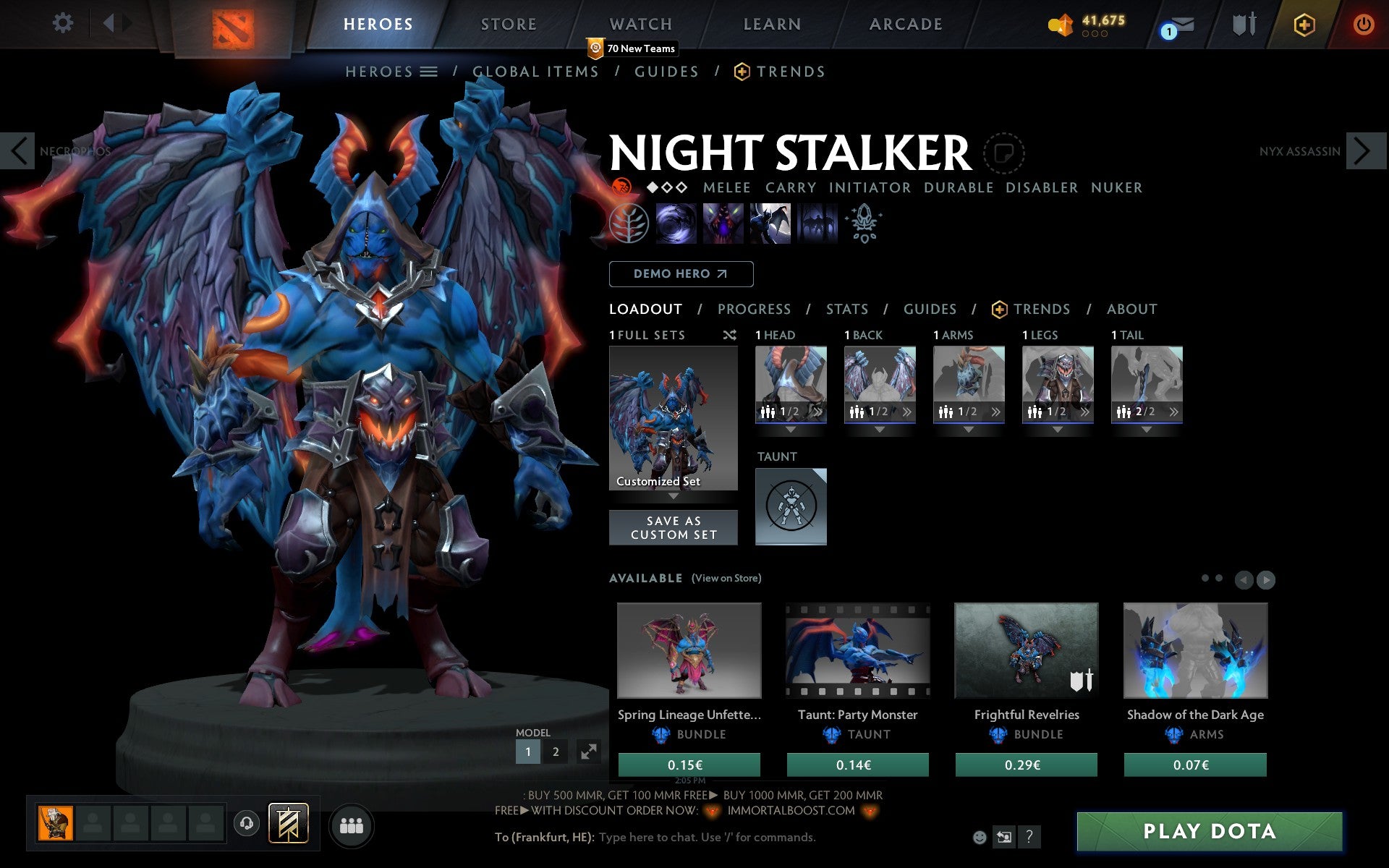1389x868 pixels.
Task: Expand the Back slot item dropdown
Action: [880, 428]
